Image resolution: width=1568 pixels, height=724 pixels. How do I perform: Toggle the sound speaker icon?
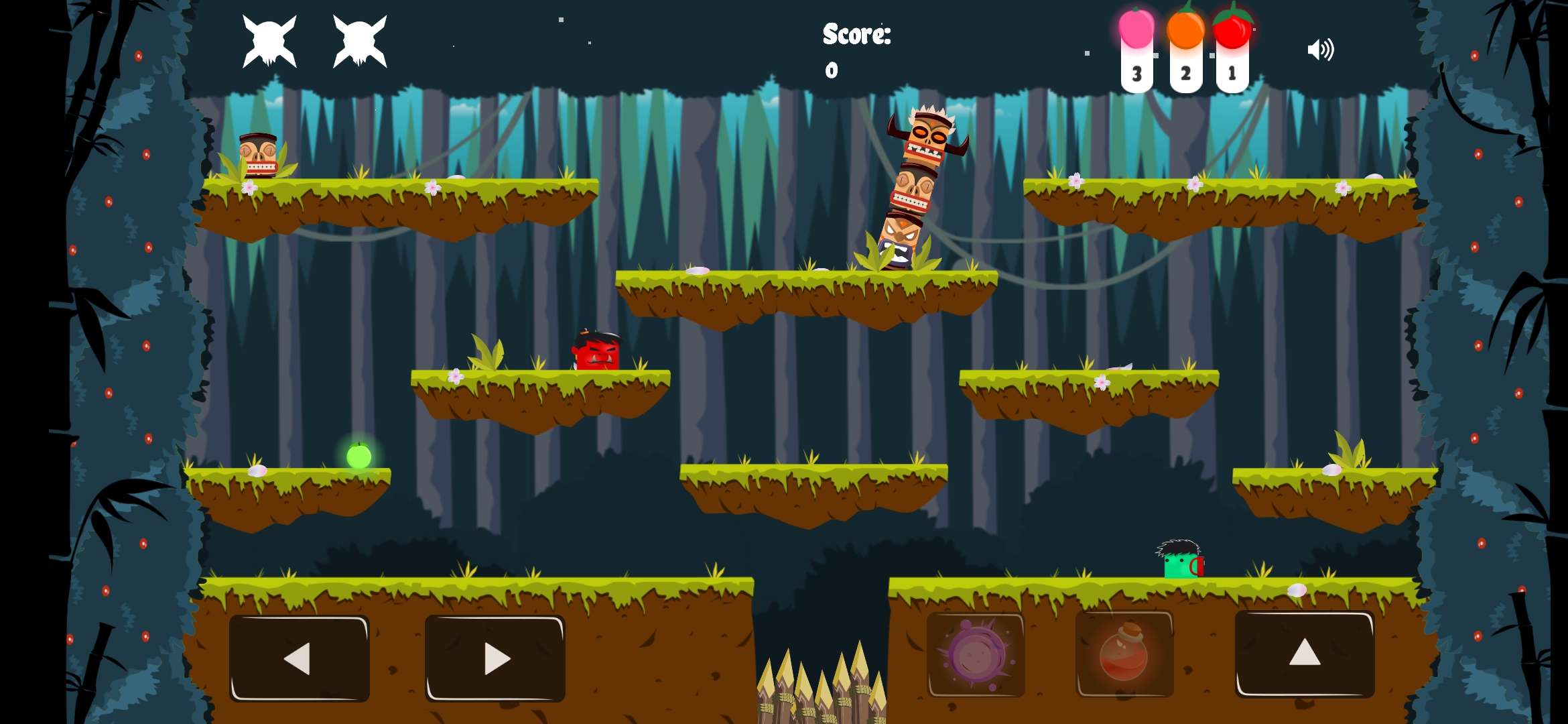1321,50
